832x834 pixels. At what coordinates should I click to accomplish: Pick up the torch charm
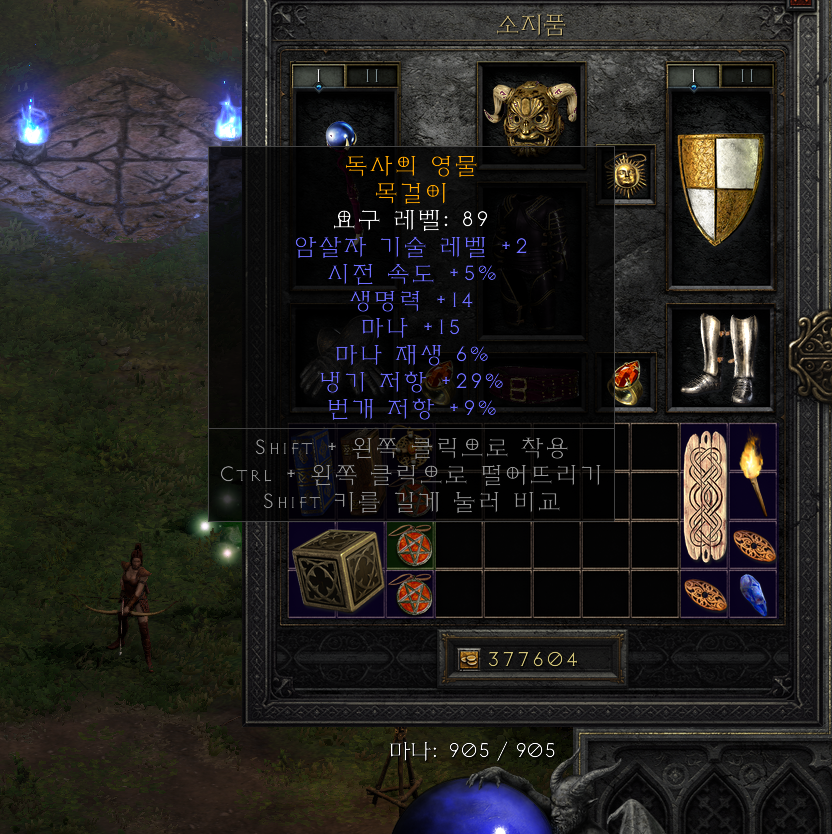click(x=753, y=471)
